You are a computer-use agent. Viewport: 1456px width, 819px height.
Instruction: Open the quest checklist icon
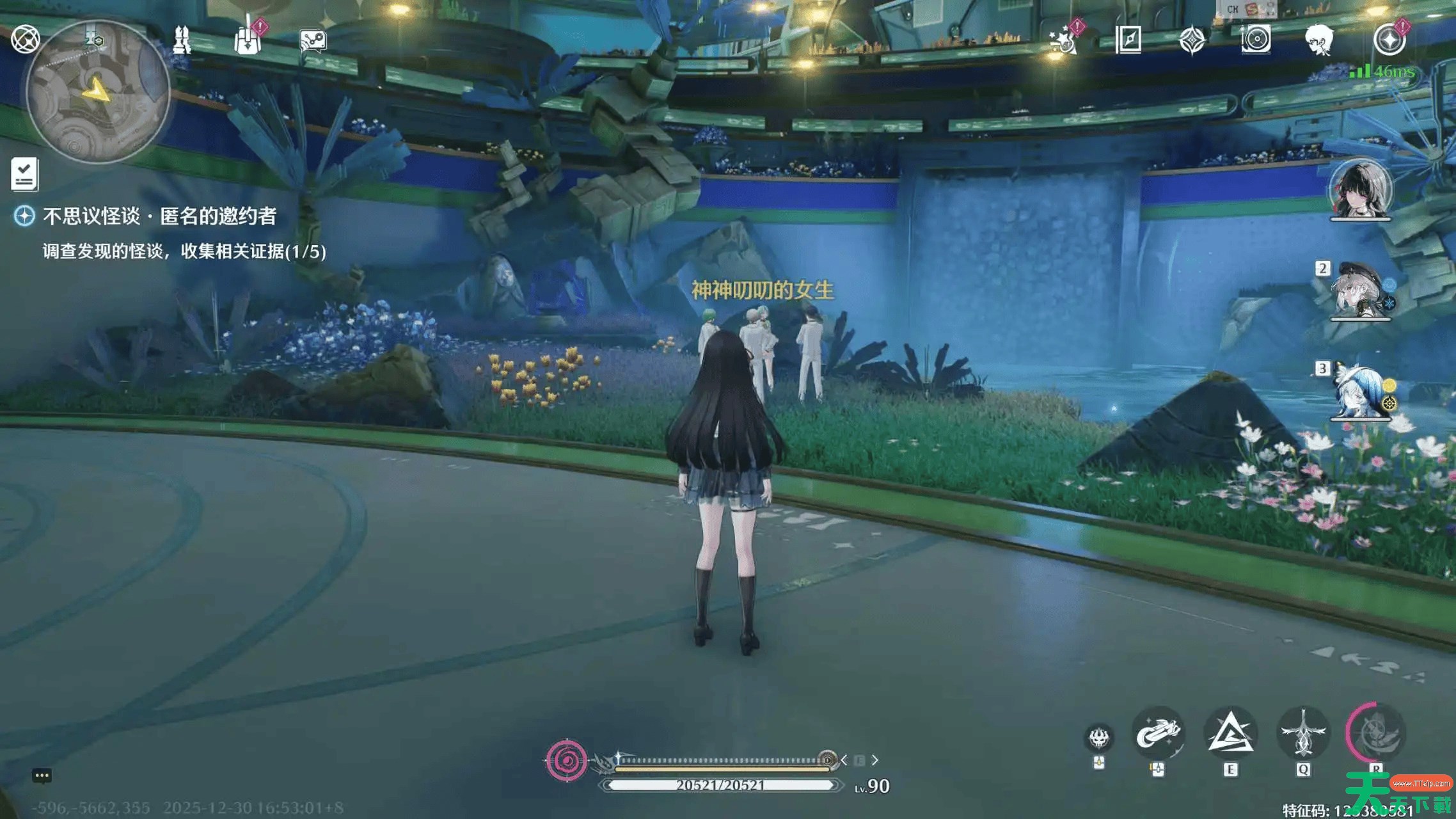coord(25,174)
